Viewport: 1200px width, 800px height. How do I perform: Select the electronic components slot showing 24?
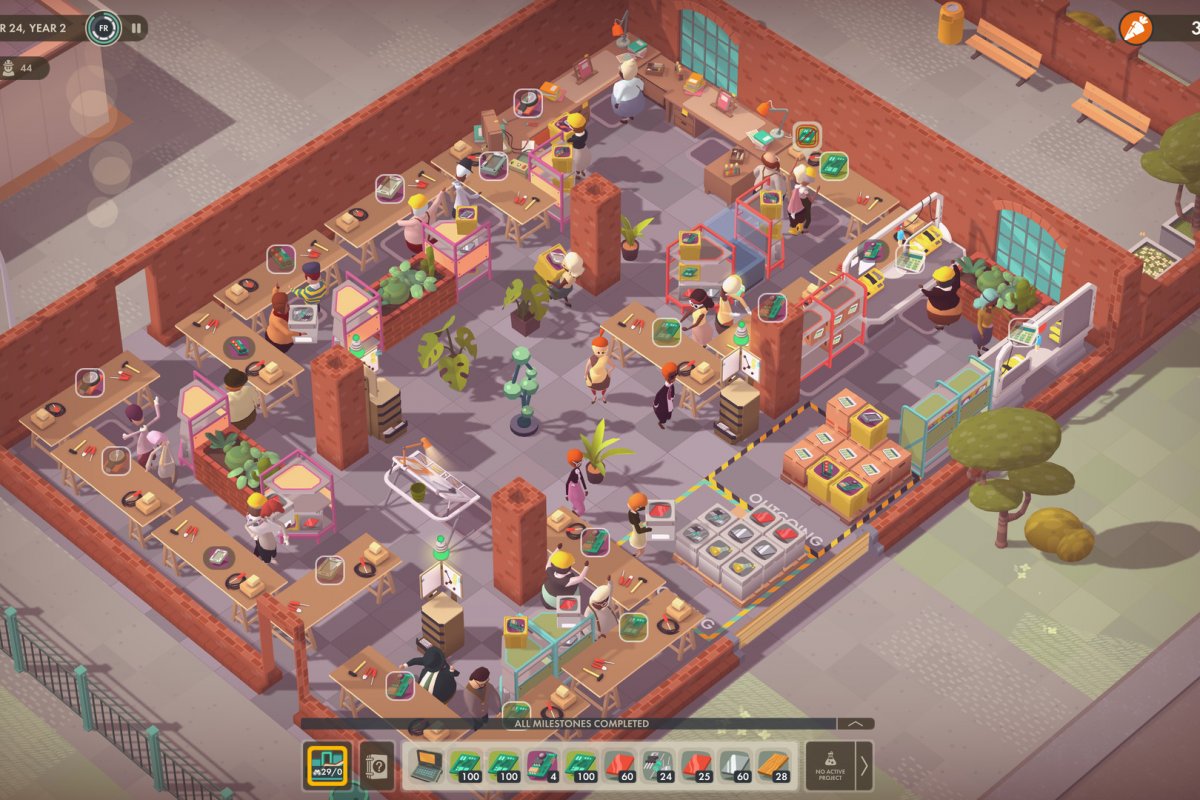657,766
